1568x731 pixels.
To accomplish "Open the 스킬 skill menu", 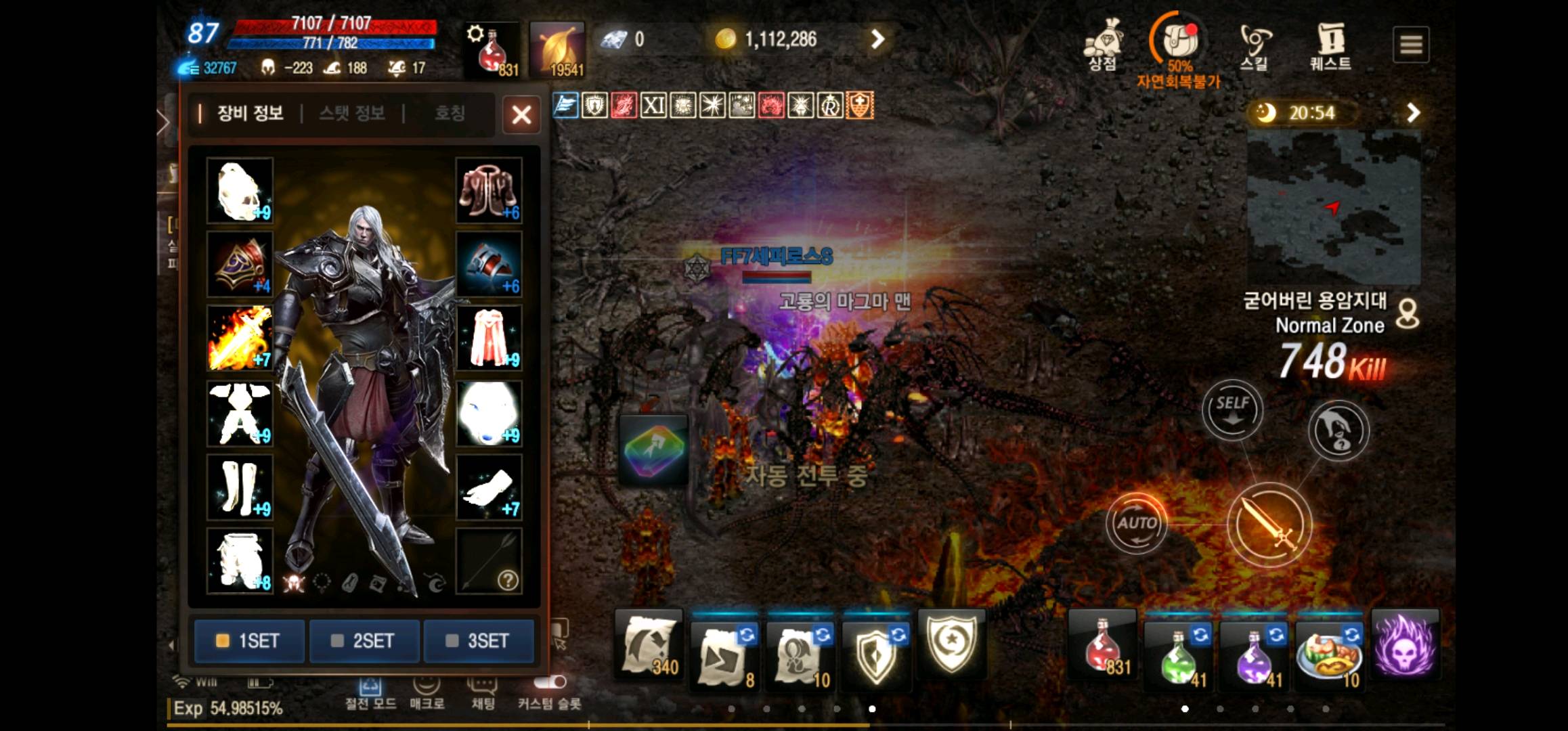I will point(1255,46).
